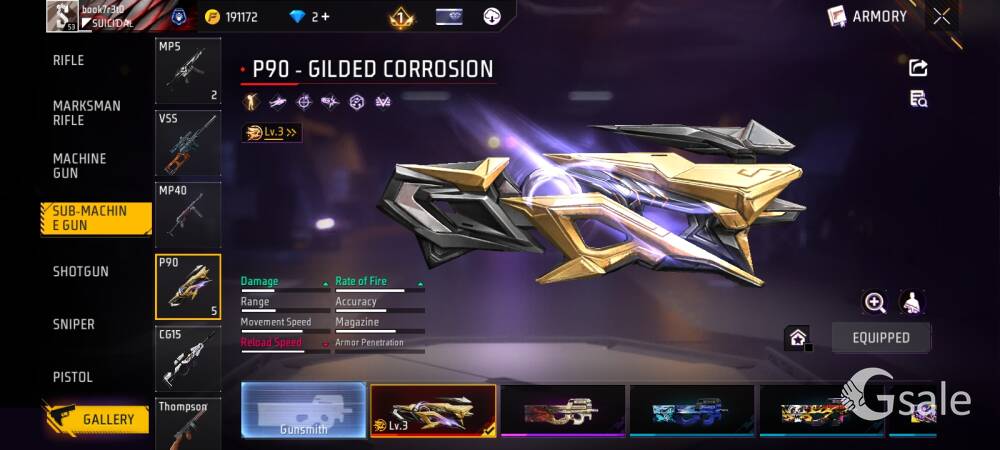Expand the Lv.3 skin level details
The height and width of the screenshot is (450, 1000).
click(271, 132)
